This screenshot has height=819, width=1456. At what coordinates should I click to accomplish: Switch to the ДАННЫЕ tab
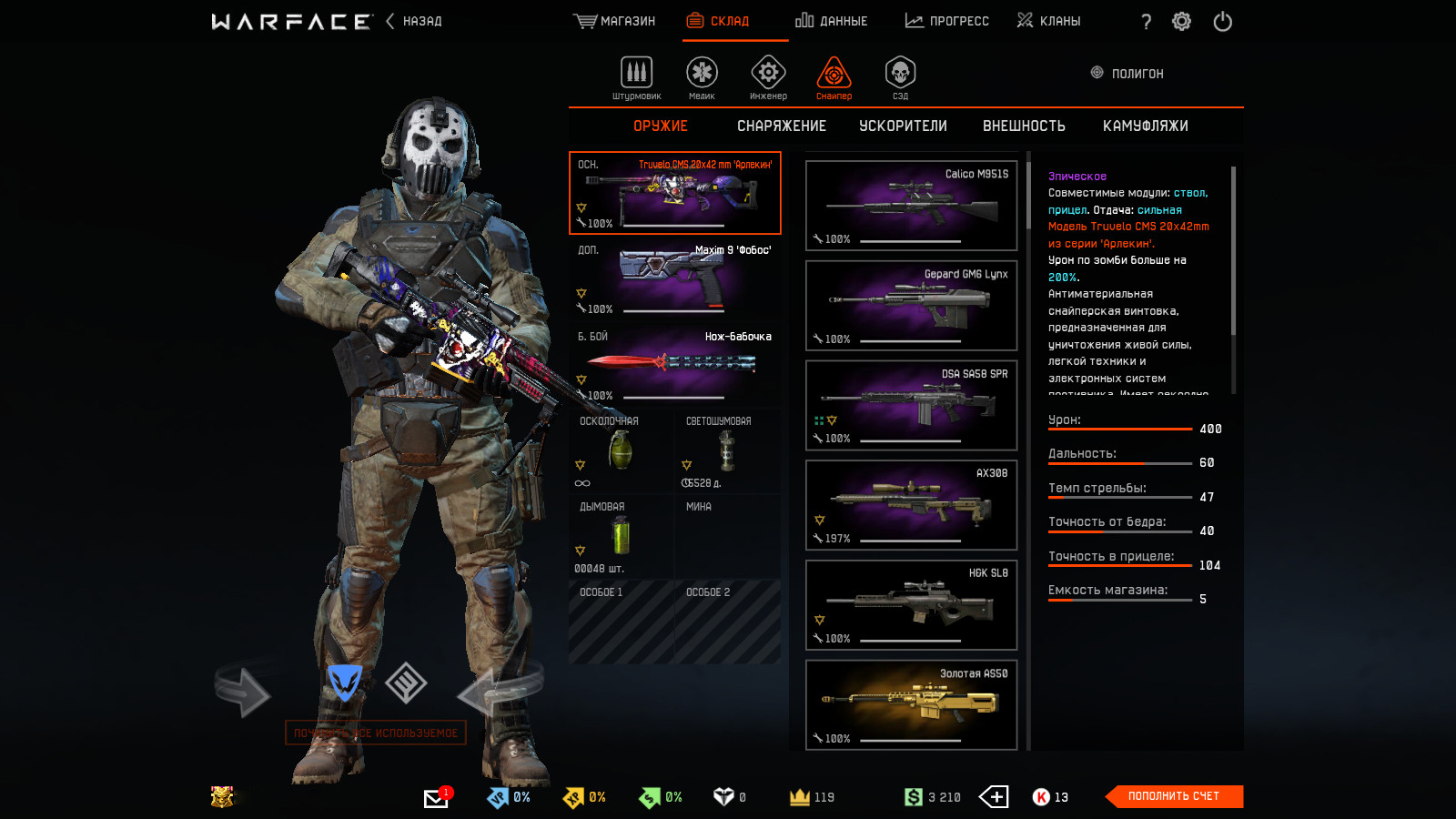[x=831, y=21]
